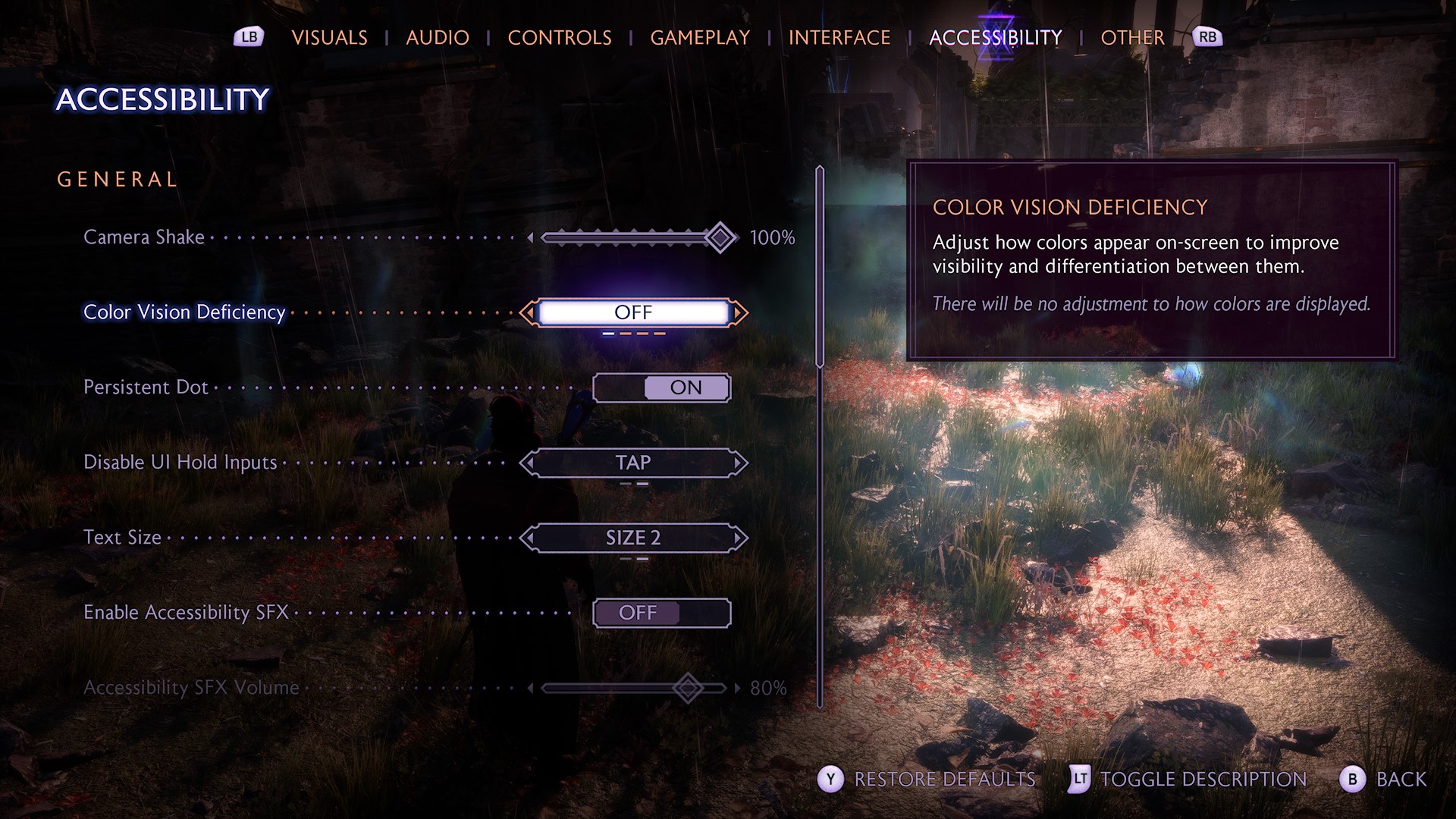Click left arrow on Disable UI Hold Inputs
The width and height of the screenshot is (1456, 819).
pos(529,463)
